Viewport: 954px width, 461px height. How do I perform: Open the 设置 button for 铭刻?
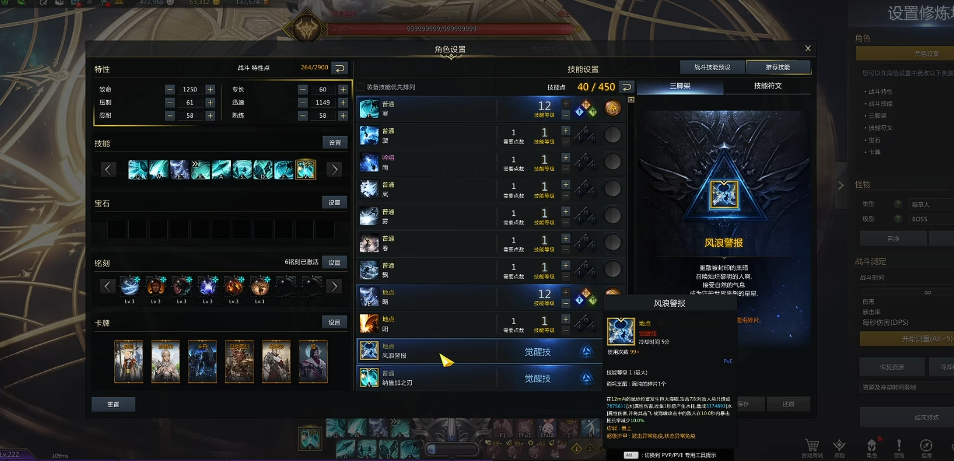click(334, 262)
